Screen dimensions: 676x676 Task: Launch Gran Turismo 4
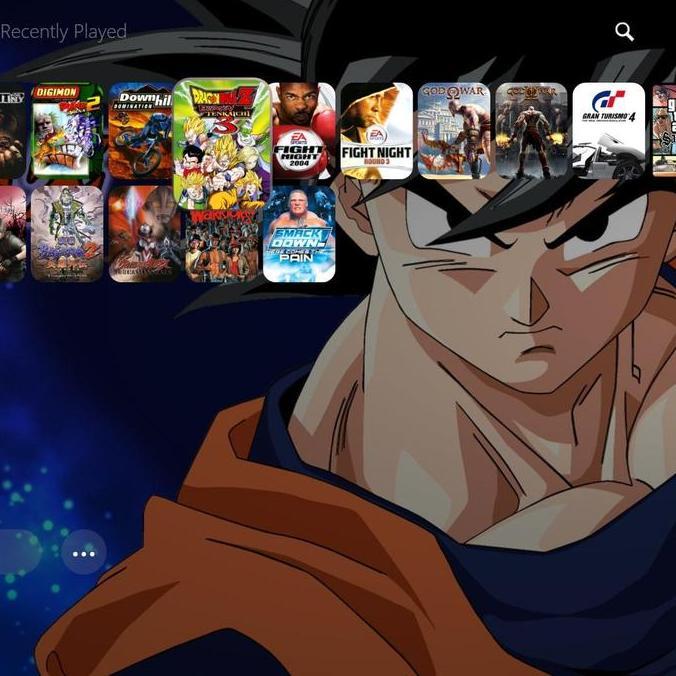pyautogui.click(x=608, y=131)
